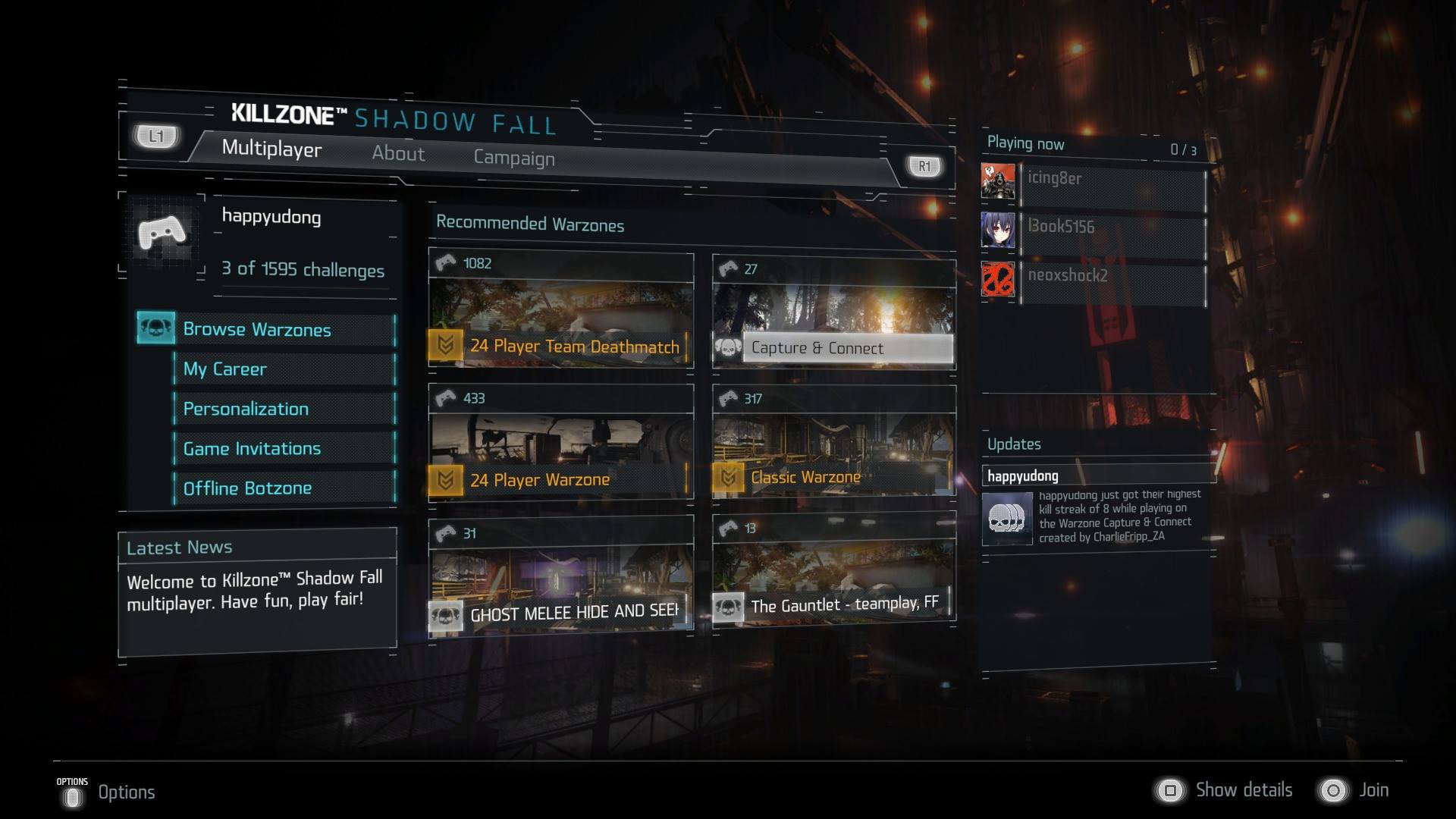
Task: Open the About tab
Action: click(x=398, y=153)
